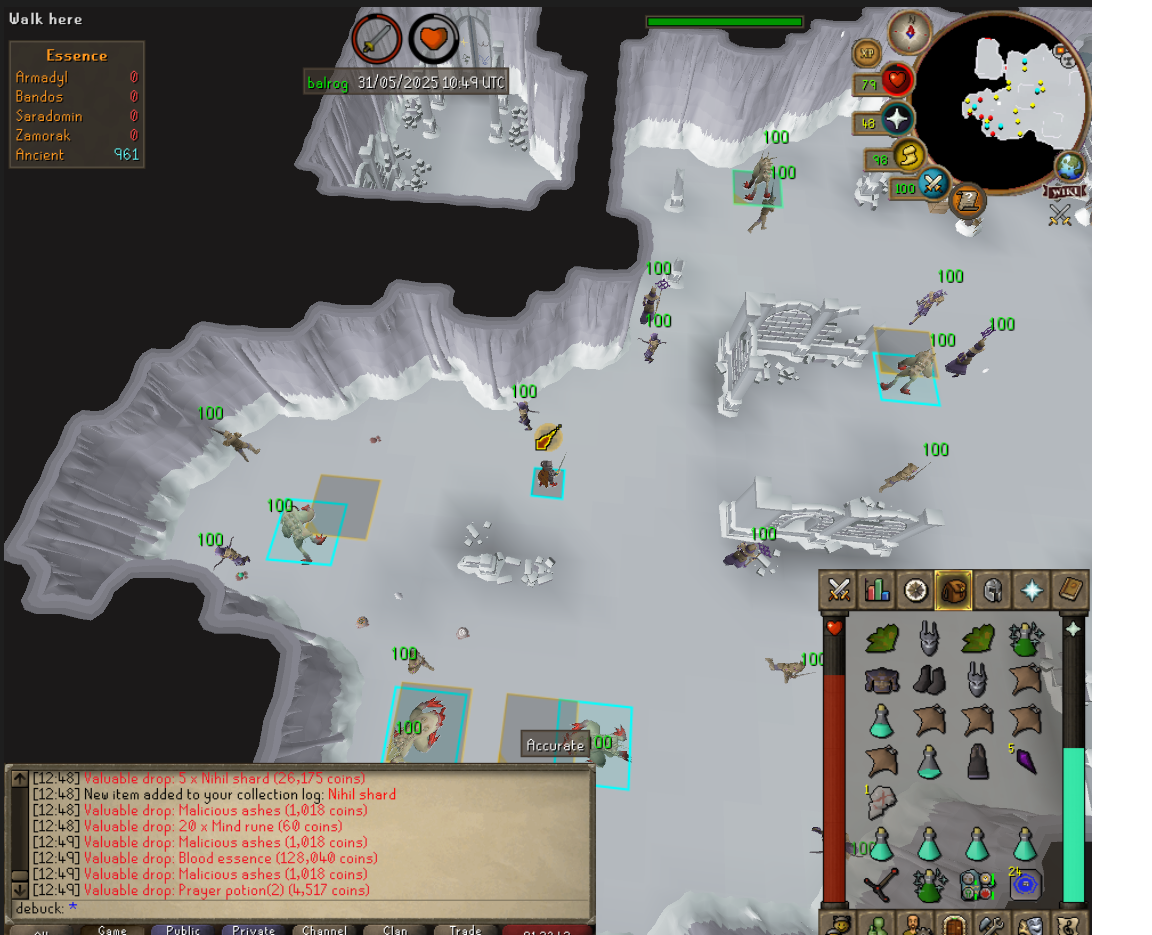Click the Wiki lookup button
This screenshot has width=1152, height=935.
1062,191
